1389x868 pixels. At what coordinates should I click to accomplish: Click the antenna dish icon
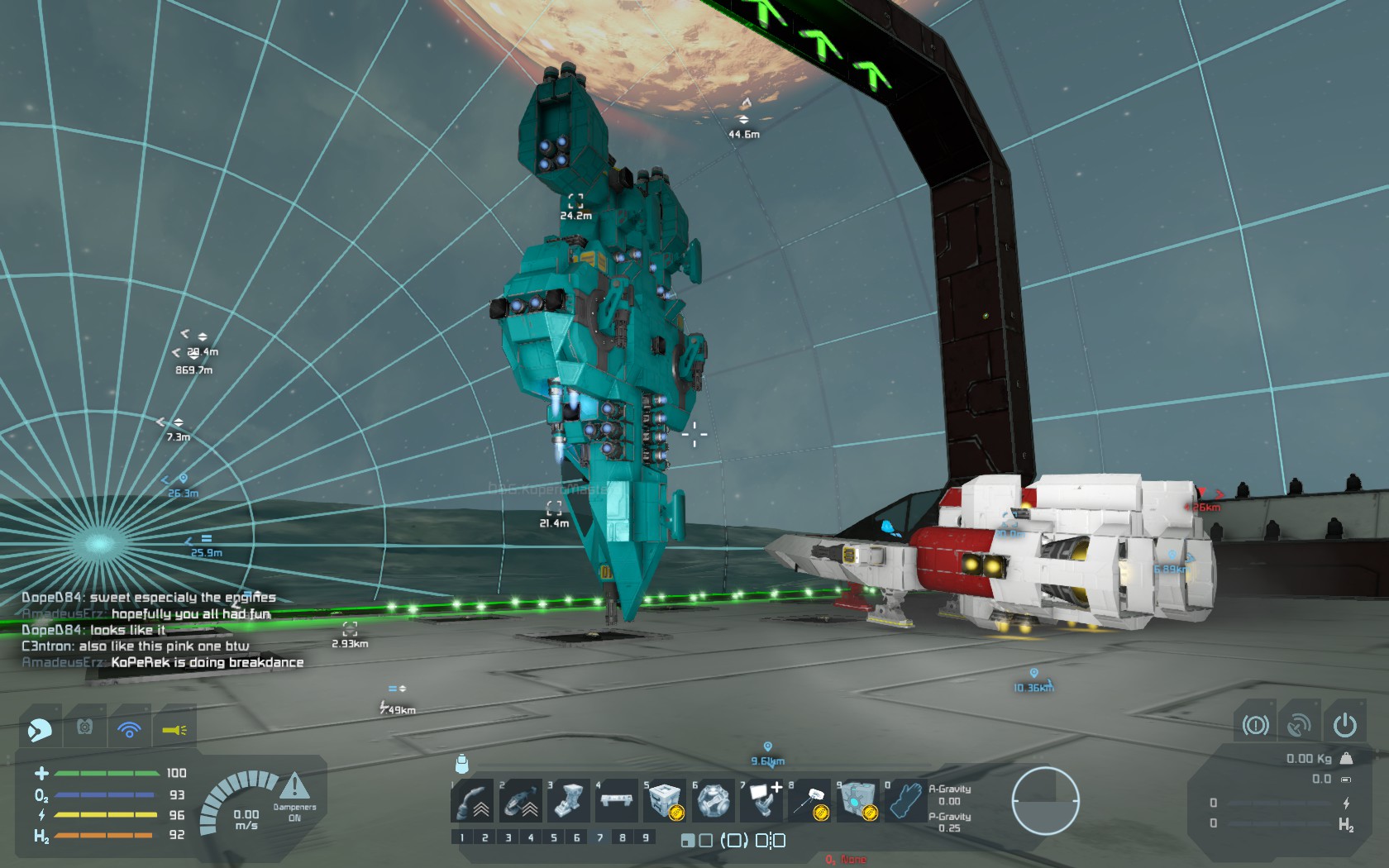pos(1299,725)
